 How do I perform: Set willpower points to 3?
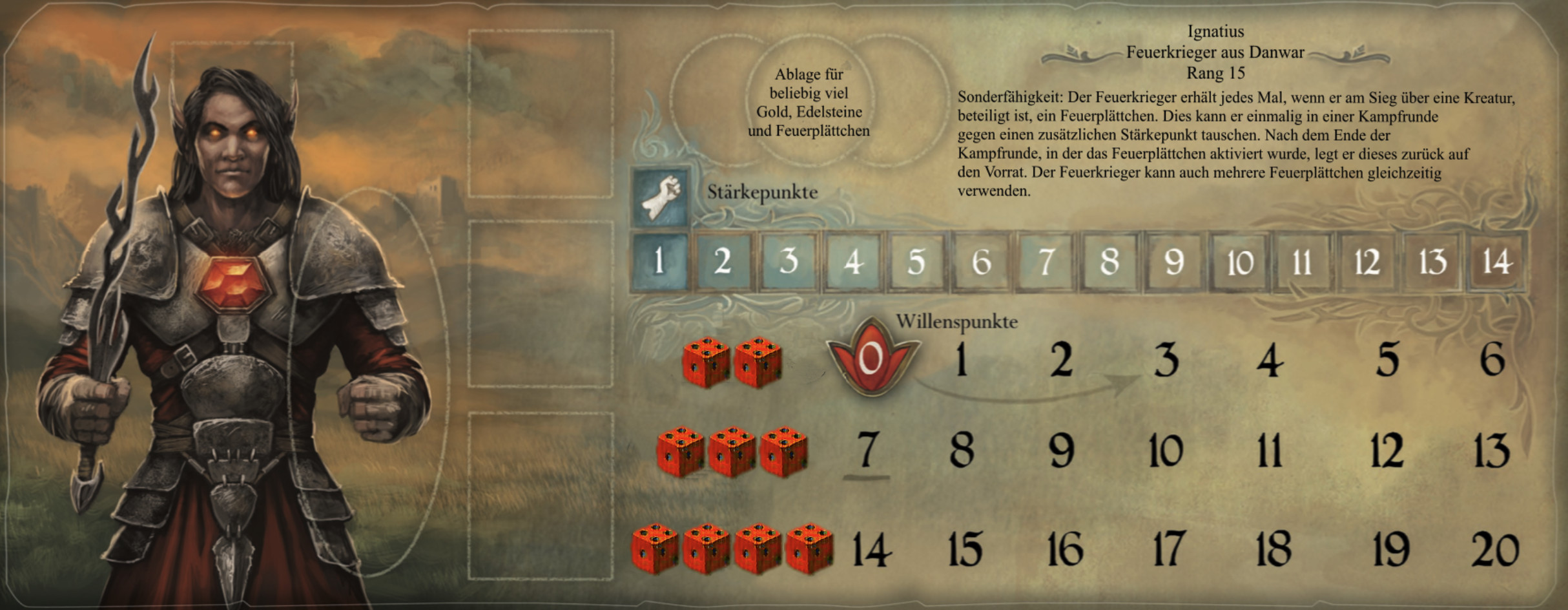(1166, 360)
